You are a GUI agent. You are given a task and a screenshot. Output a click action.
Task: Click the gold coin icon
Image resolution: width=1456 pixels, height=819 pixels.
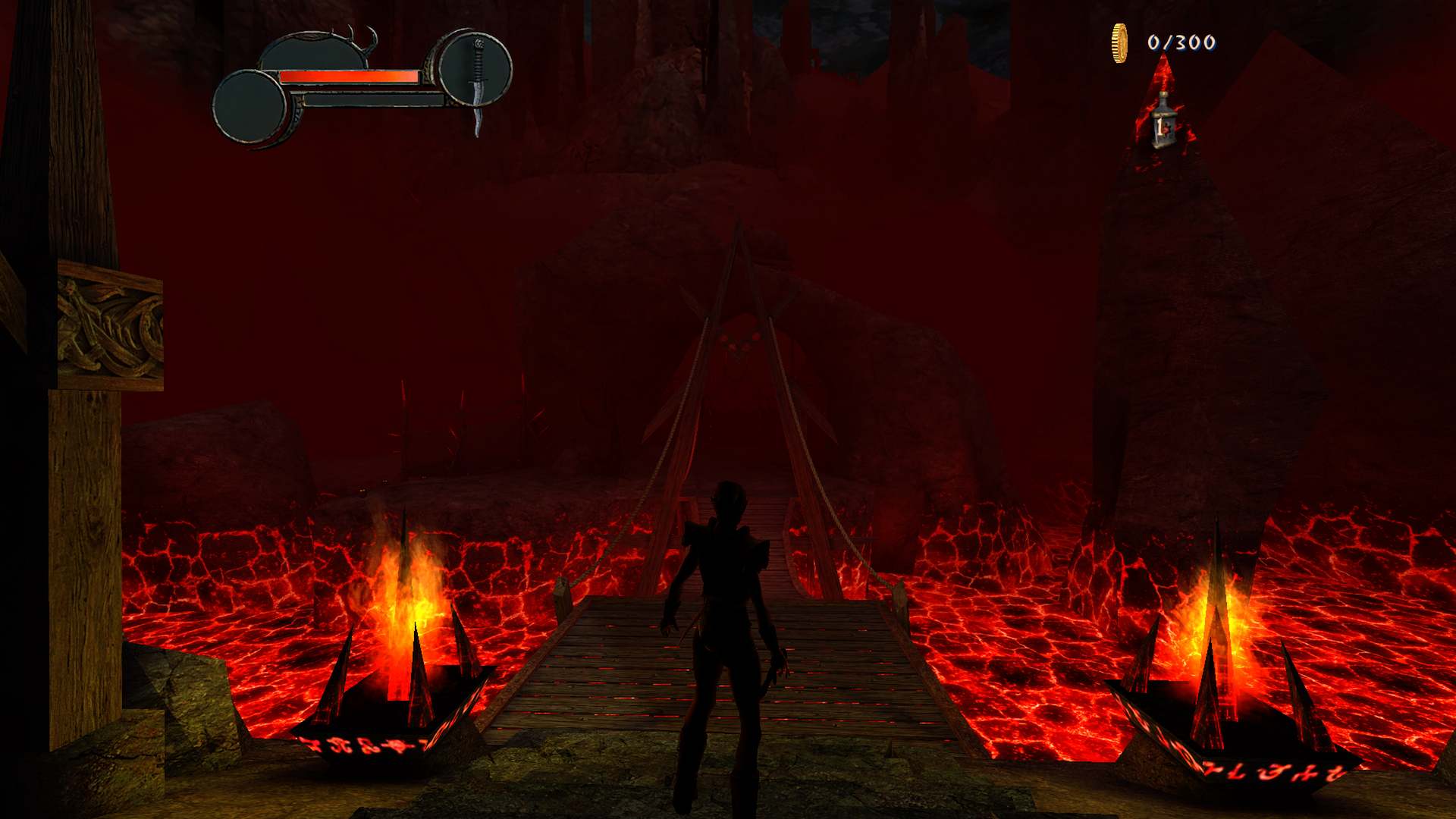pyautogui.click(x=1119, y=43)
